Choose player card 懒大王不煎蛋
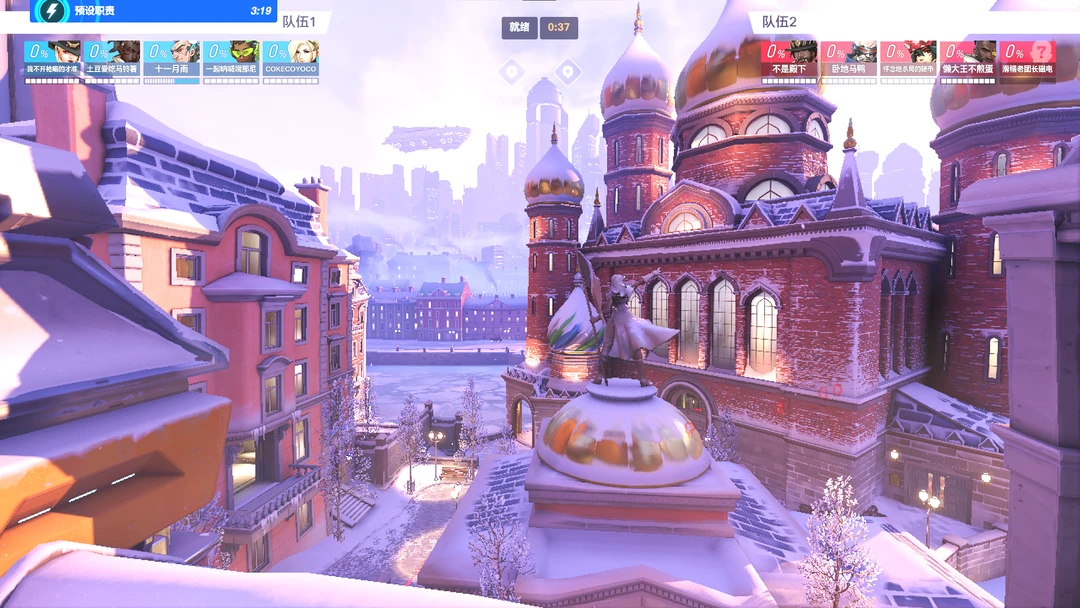Image resolution: width=1080 pixels, height=608 pixels. 967,61
